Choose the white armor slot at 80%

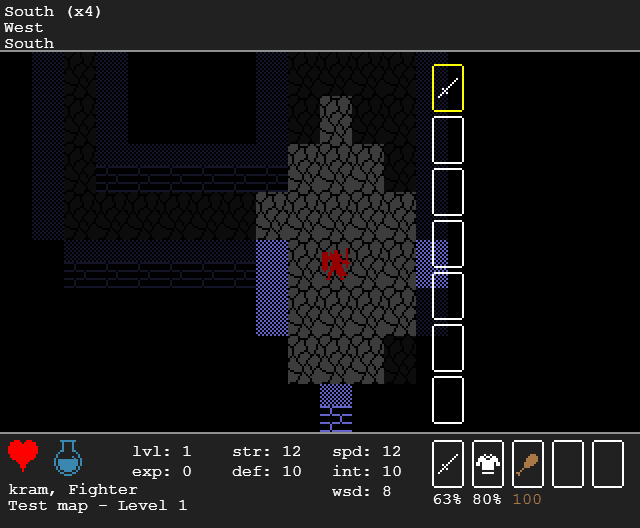click(x=487, y=464)
